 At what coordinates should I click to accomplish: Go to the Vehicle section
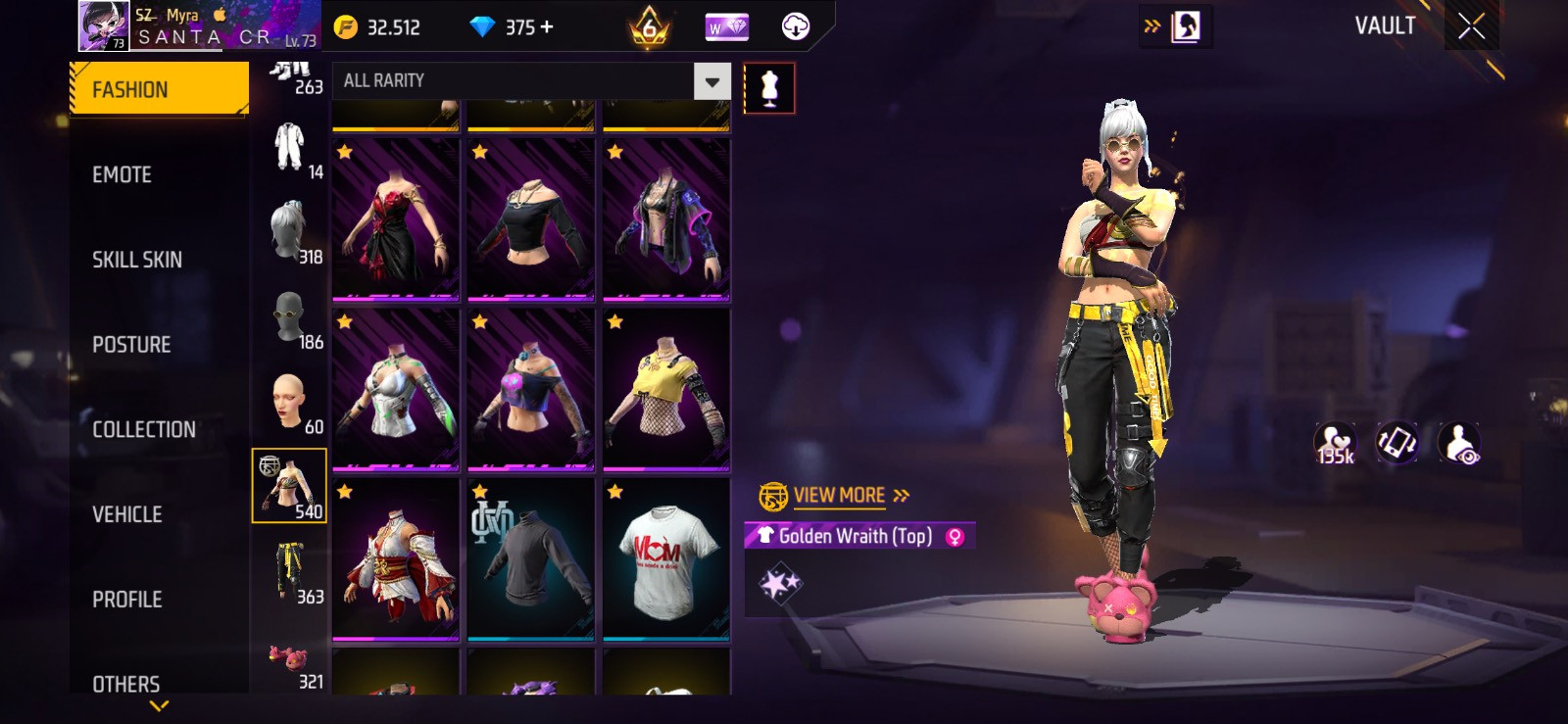pos(127,514)
